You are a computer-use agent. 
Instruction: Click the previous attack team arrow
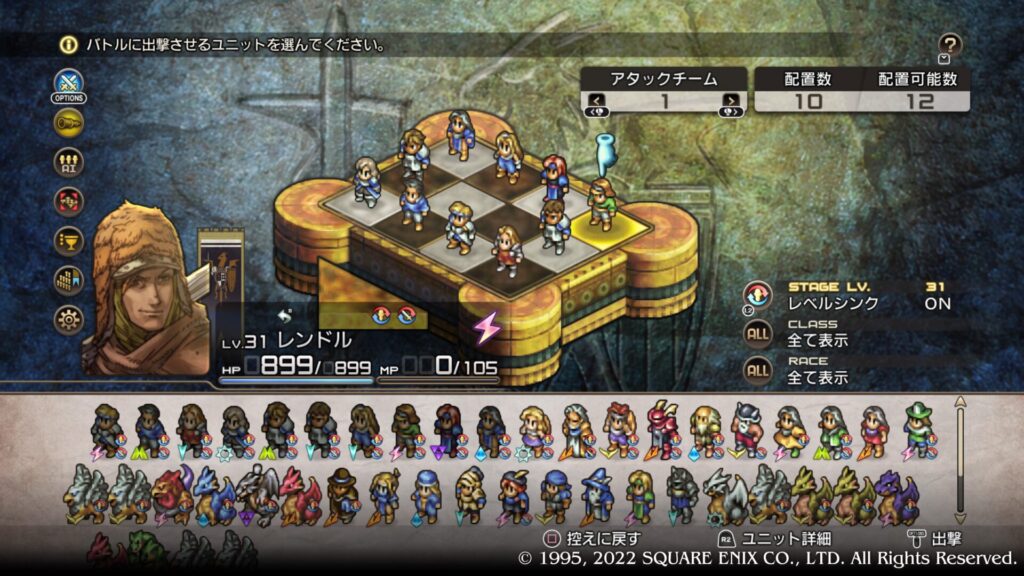point(597,101)
